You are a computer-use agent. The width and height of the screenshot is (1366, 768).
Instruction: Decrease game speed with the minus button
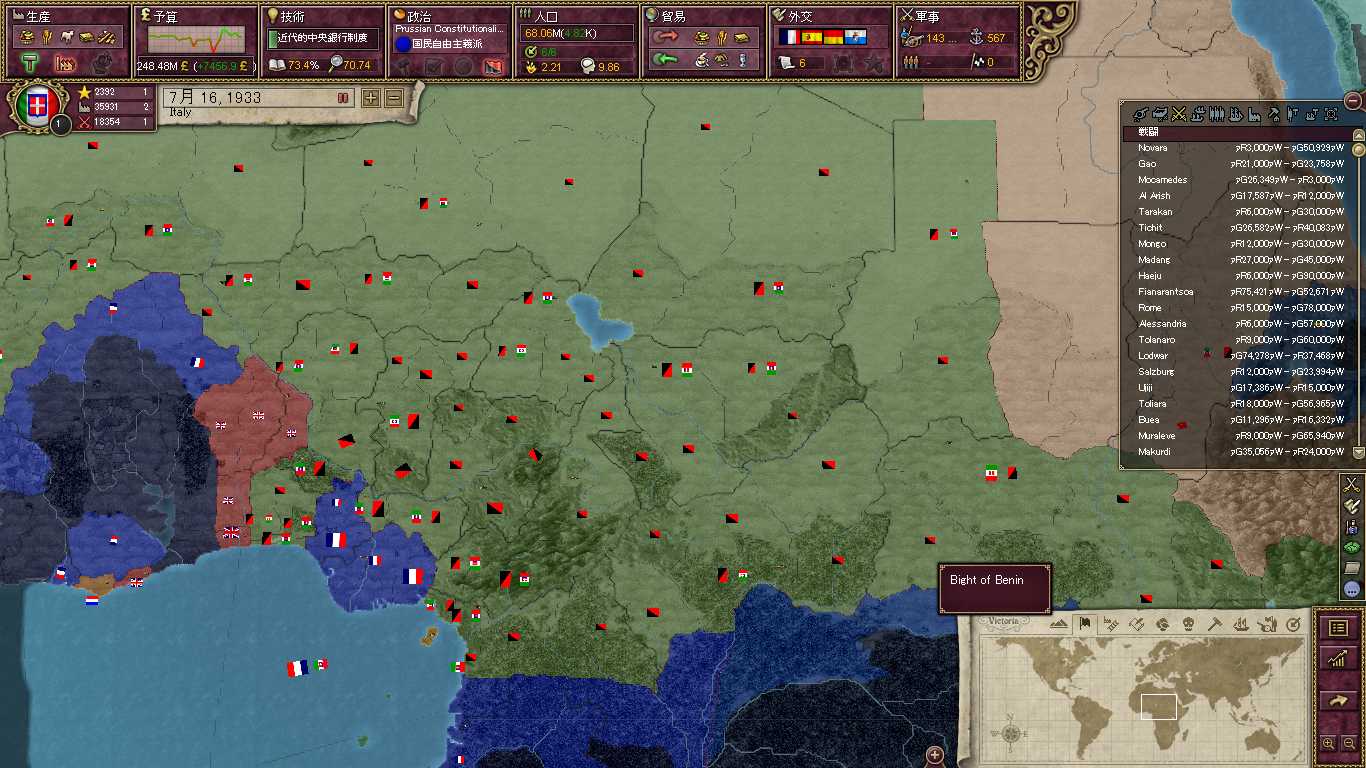pyautogui.click(x=394, y=98)
